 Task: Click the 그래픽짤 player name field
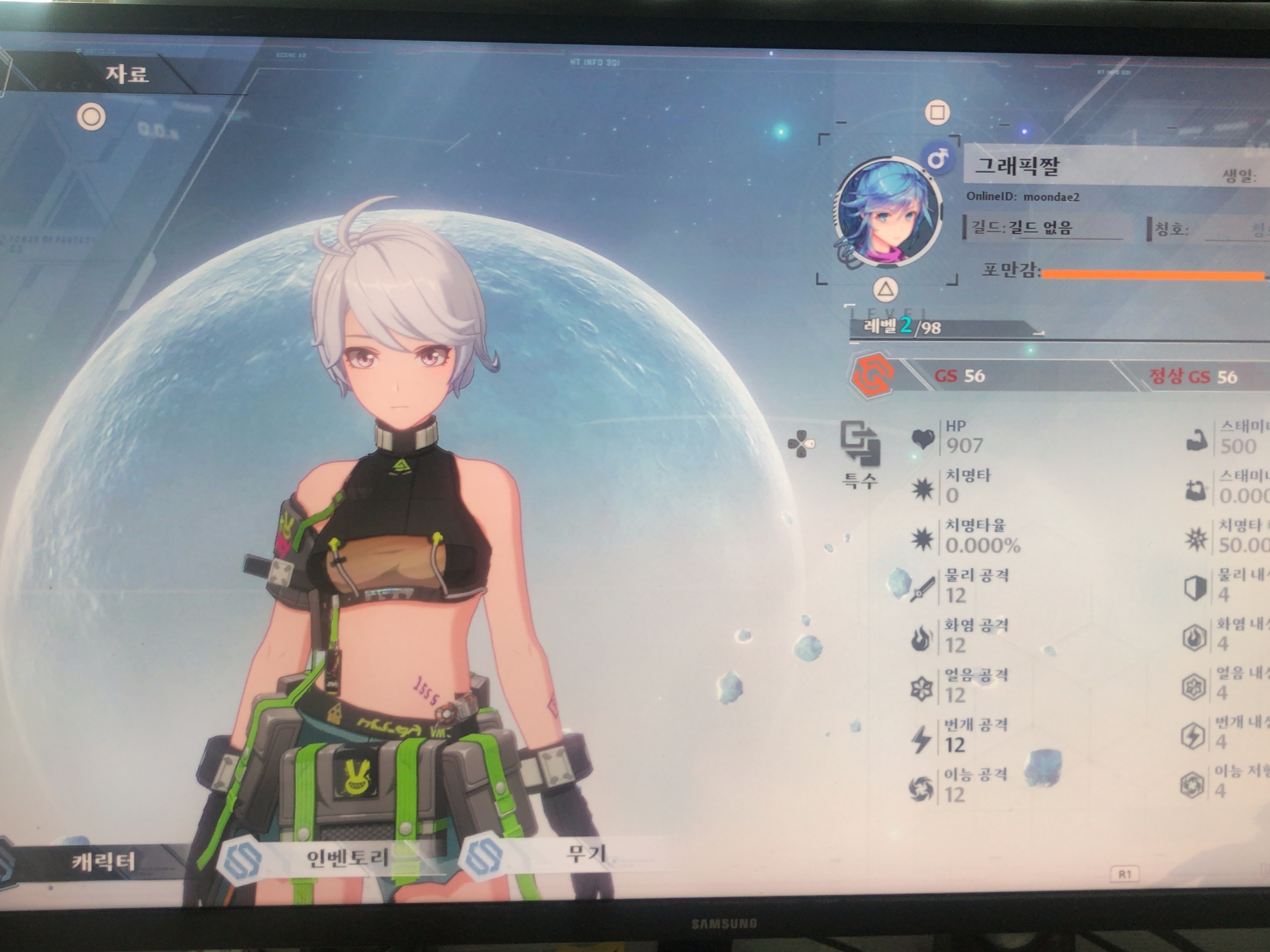coord(1017,166)
